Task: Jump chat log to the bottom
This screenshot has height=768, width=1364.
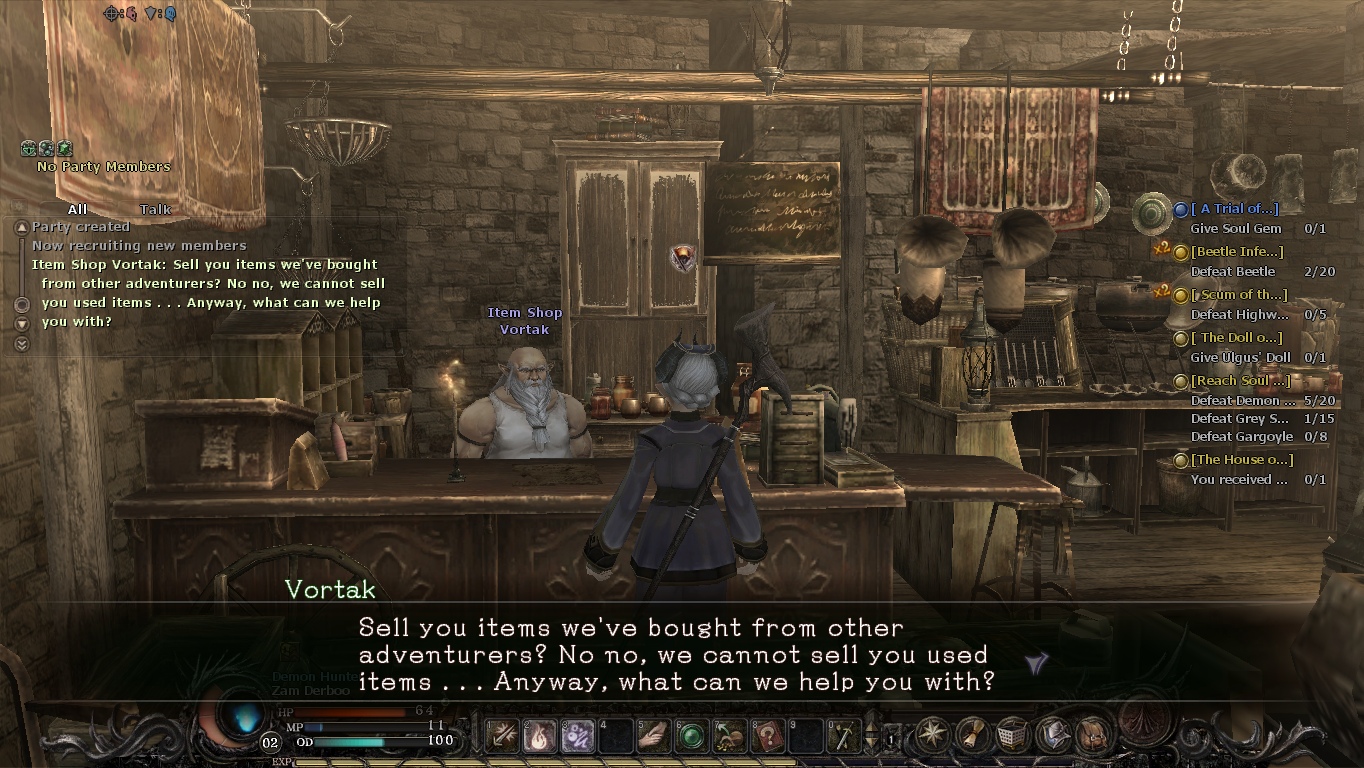Action: pyautogui.click(x=22, y=344)
